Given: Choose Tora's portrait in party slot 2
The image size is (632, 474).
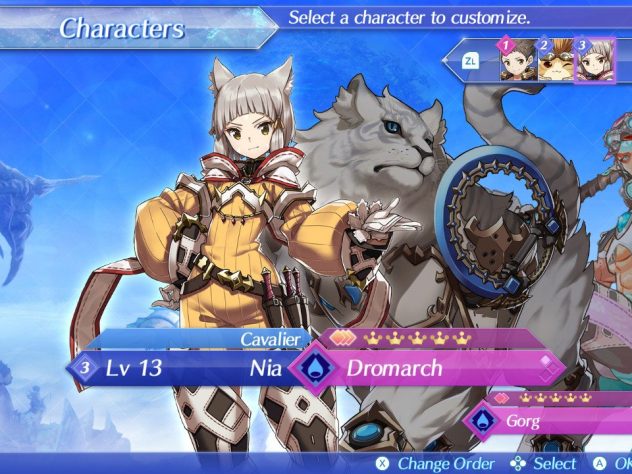Looking at the screenshot, I should click(x=557, y=63).
